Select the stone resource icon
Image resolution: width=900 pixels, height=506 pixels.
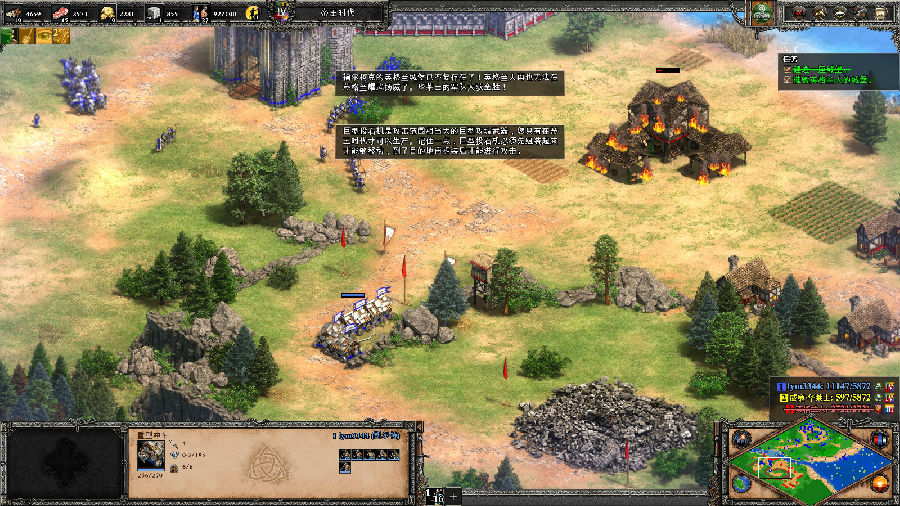(153, 13)
